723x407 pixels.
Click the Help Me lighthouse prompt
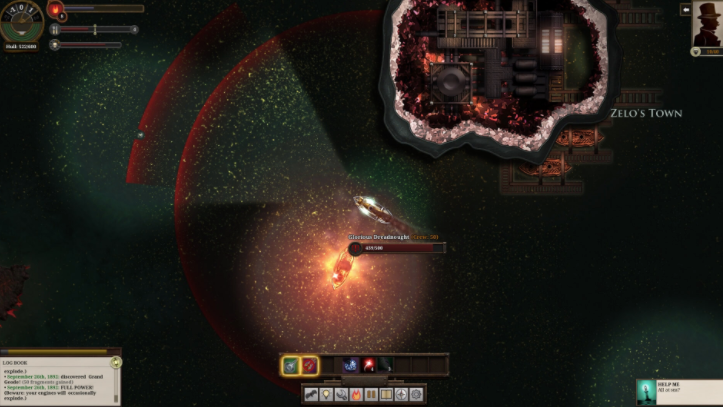tap(679, 391)
